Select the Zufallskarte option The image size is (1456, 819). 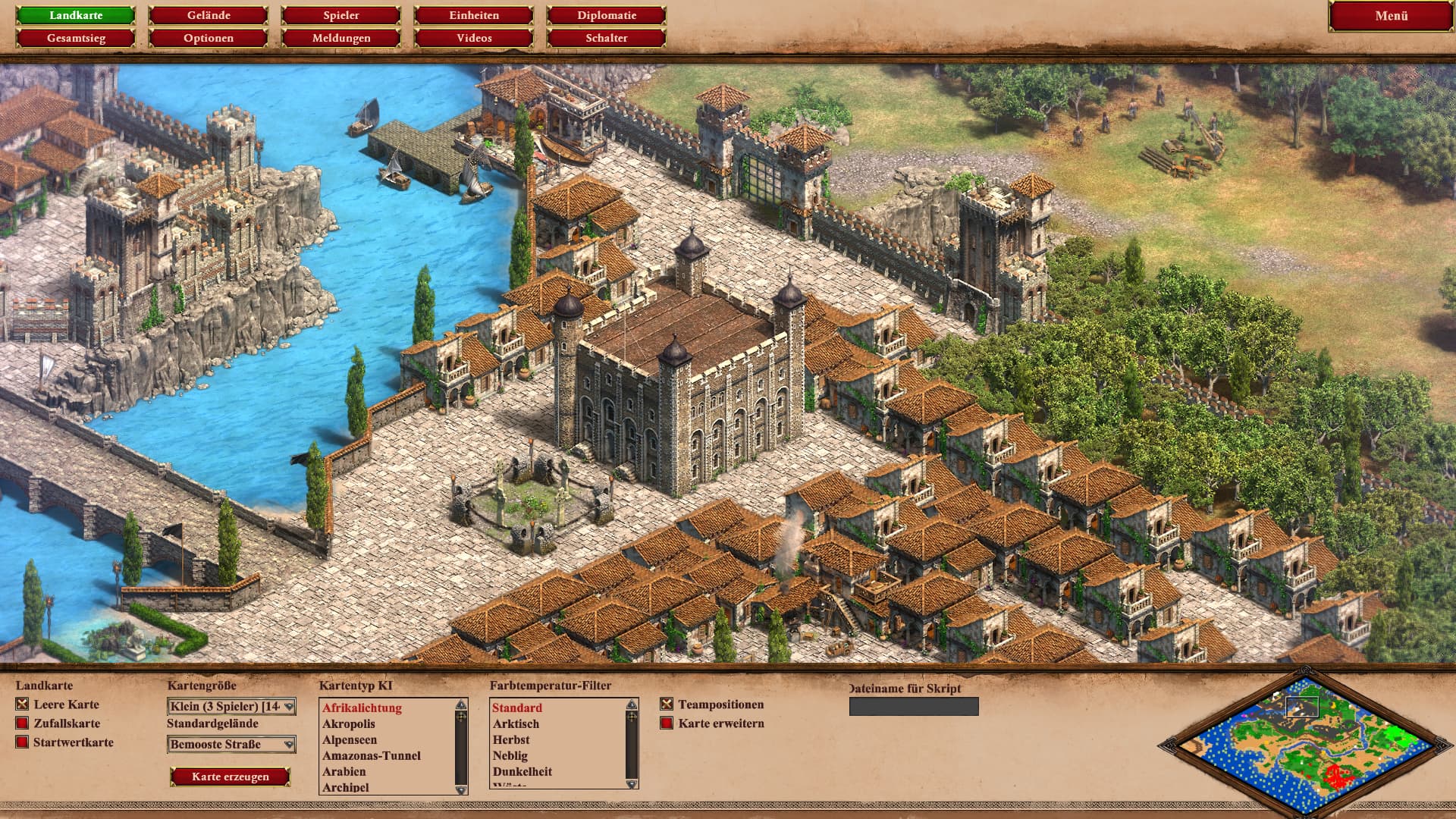point(23,723)
